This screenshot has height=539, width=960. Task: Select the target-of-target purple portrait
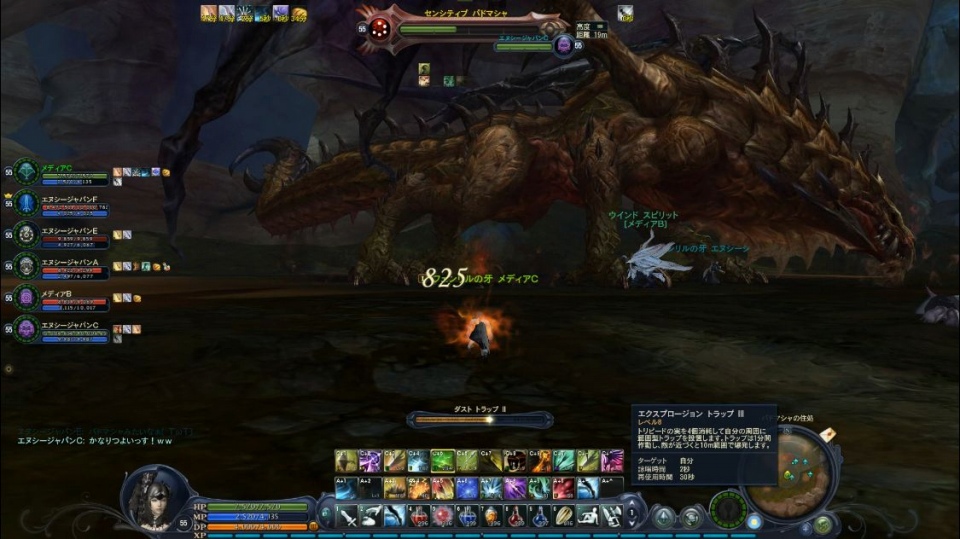click(x=564, y=45)
